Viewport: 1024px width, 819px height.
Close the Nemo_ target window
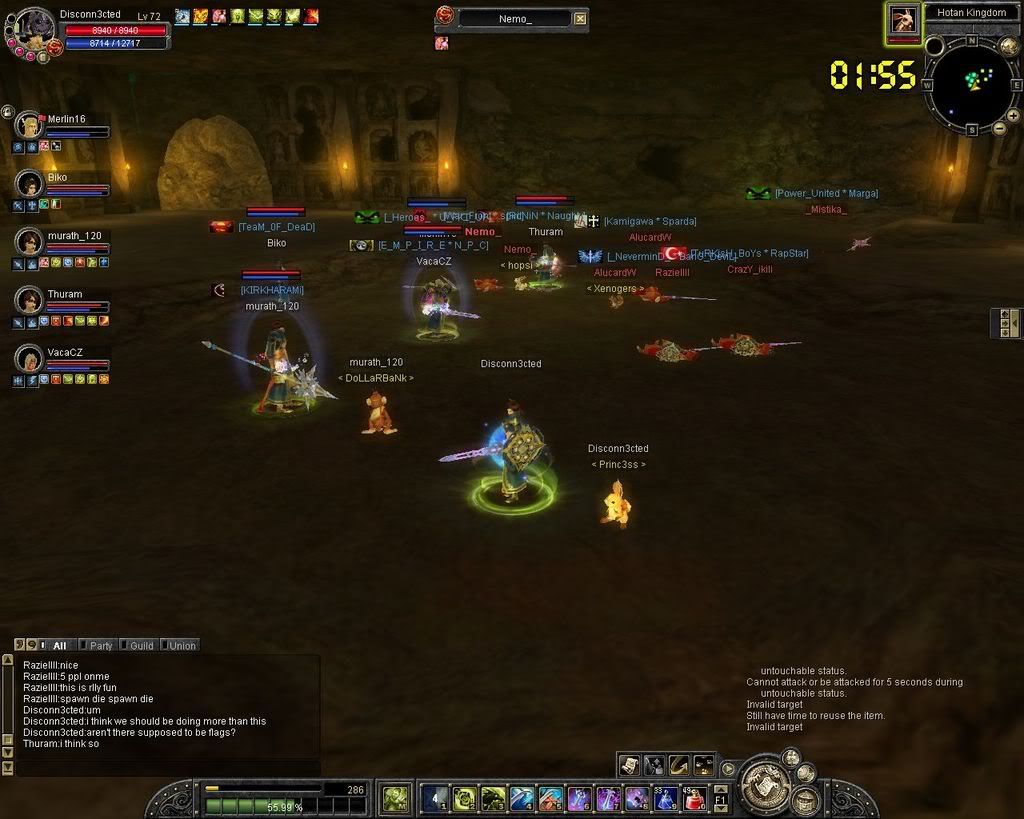pyautogui.click(x=581, y=18)
